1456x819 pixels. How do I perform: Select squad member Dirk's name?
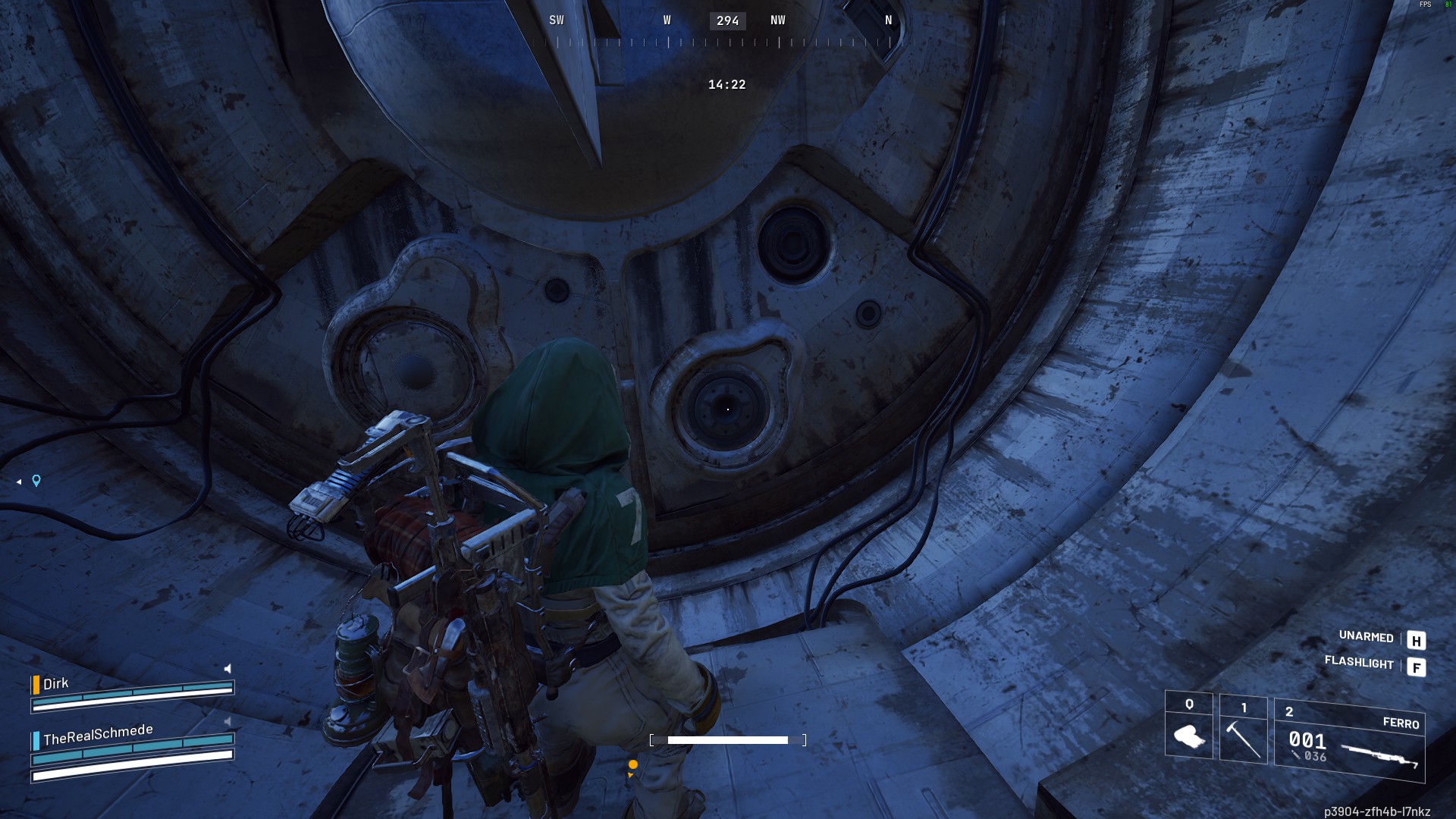tap(56, 684)
